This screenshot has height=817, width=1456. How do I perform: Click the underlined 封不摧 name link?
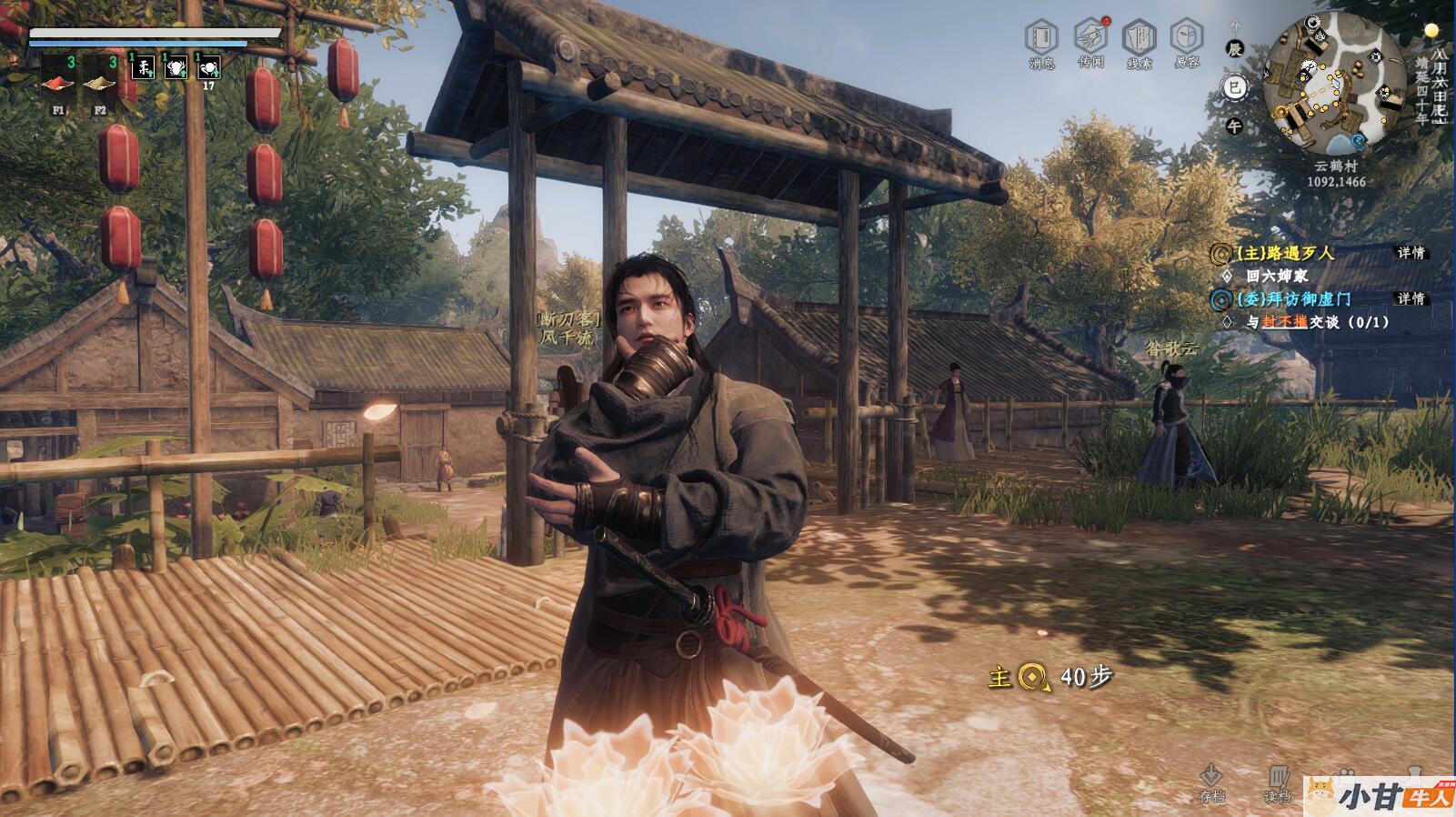point(1284,322)
